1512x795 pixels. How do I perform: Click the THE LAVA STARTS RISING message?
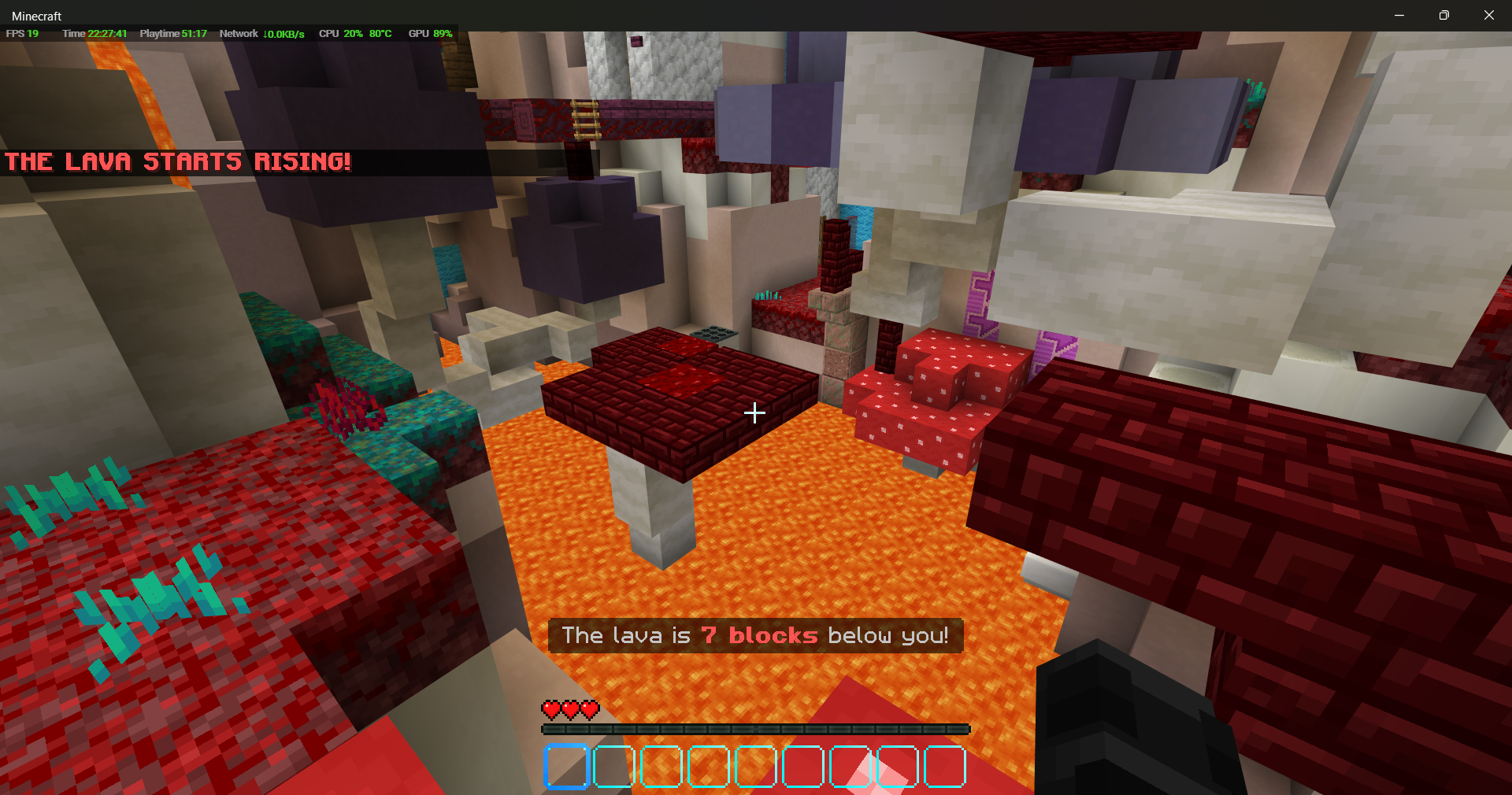point(178,162)
